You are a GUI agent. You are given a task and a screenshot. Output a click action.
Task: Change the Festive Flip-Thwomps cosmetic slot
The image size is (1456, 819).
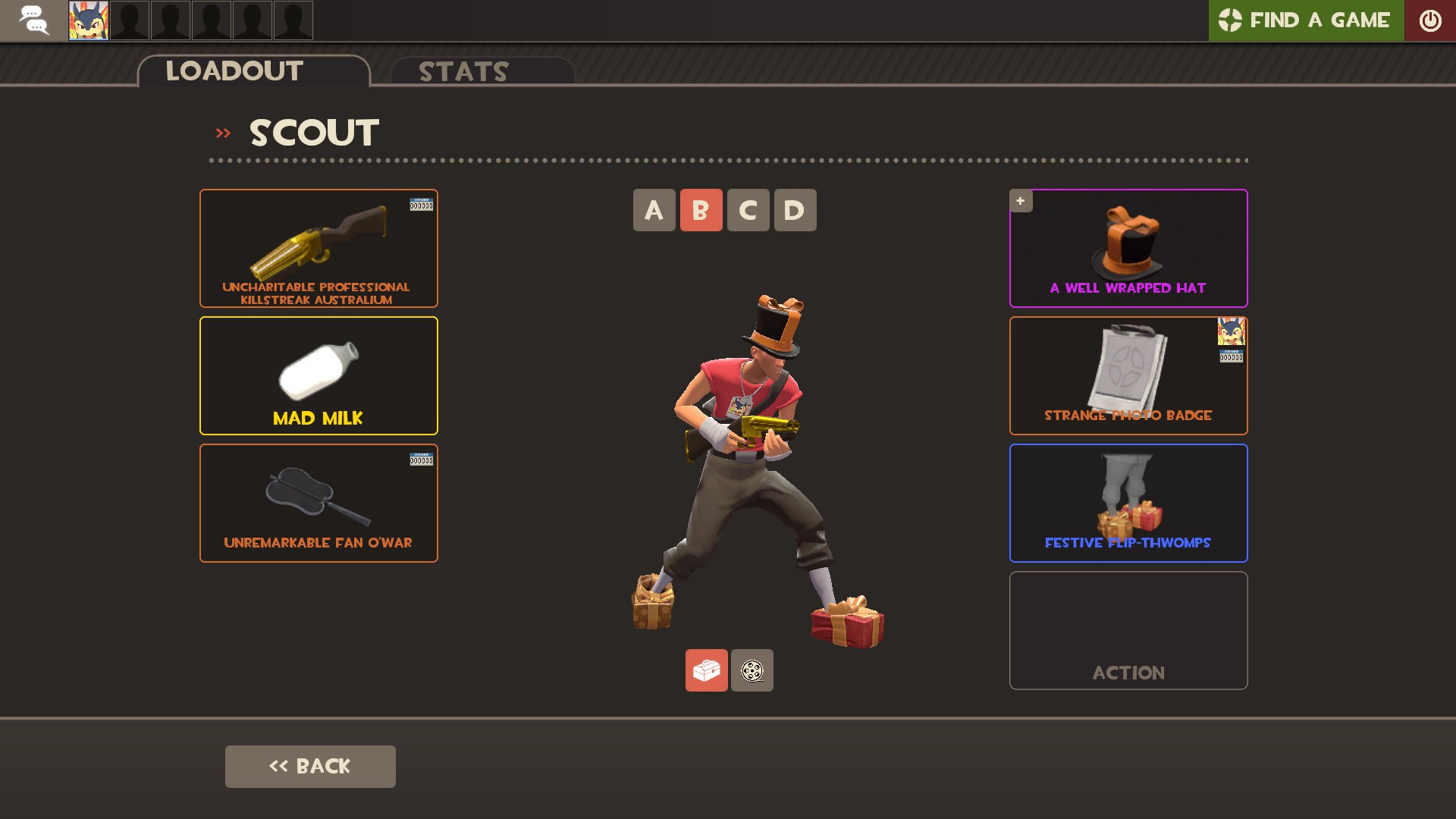tap(1128, 503)
